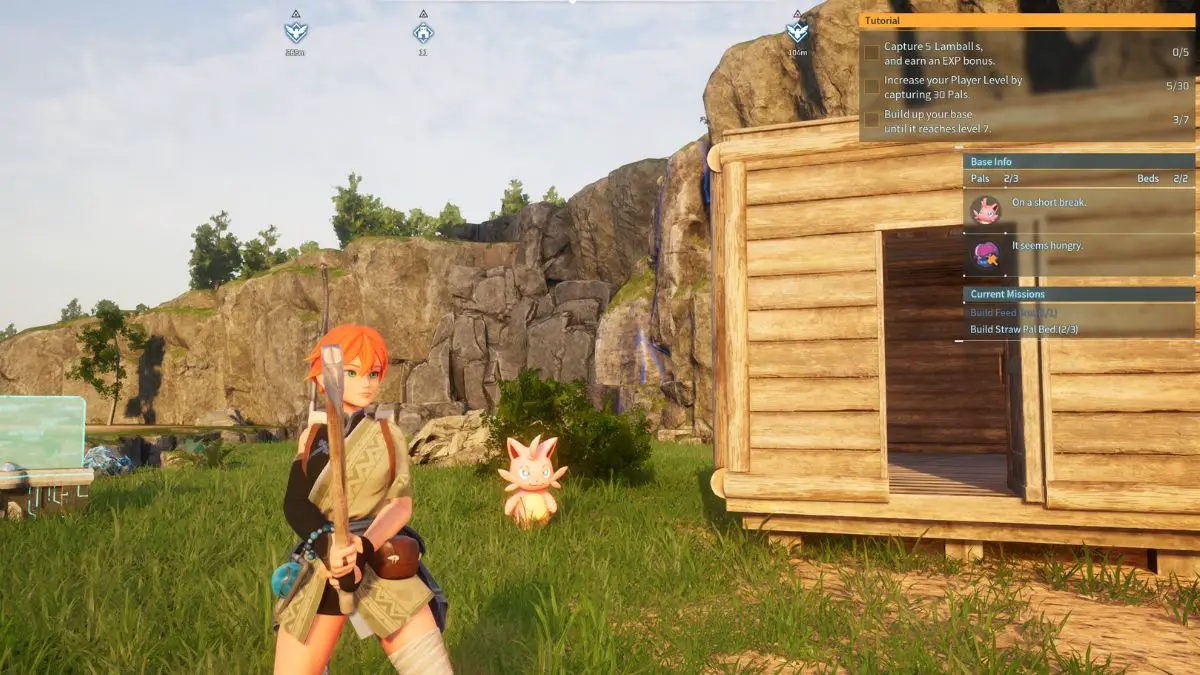1200x675 pixels.
Task: Check the Build up your base objective box
Action: click(x=872, y=120)
